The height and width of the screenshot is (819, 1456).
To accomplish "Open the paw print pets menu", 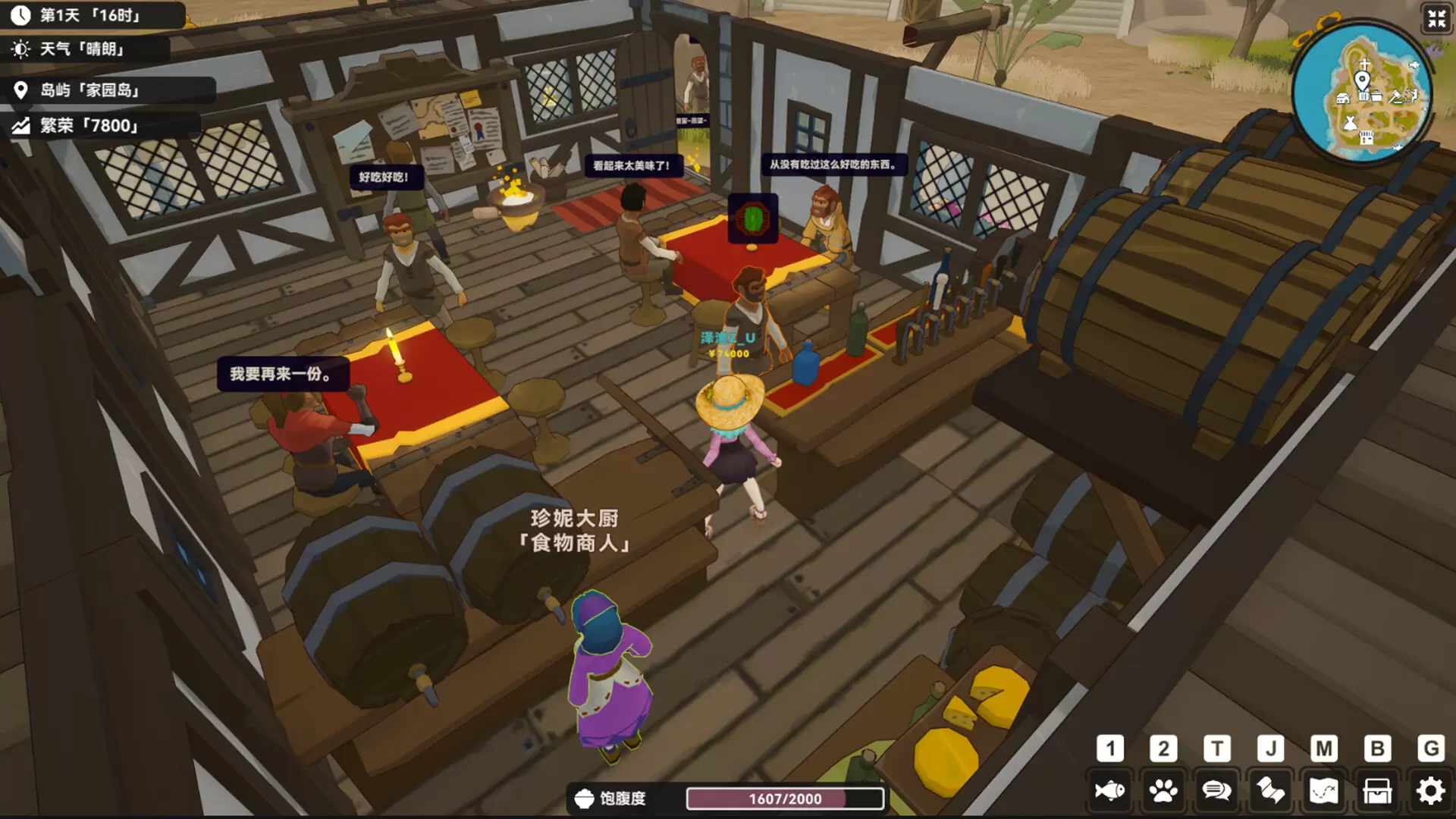I will 1163,791.
